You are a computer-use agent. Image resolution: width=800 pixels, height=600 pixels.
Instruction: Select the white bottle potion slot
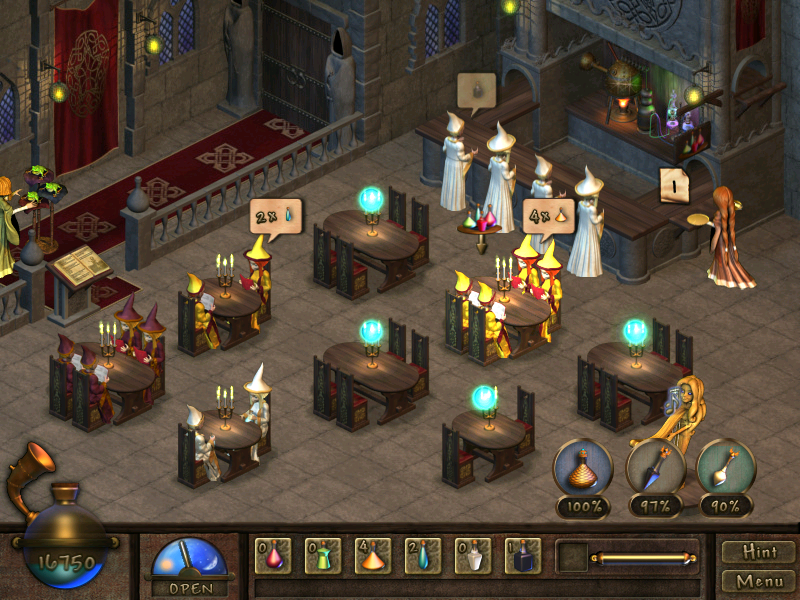(x=473, y=555)
